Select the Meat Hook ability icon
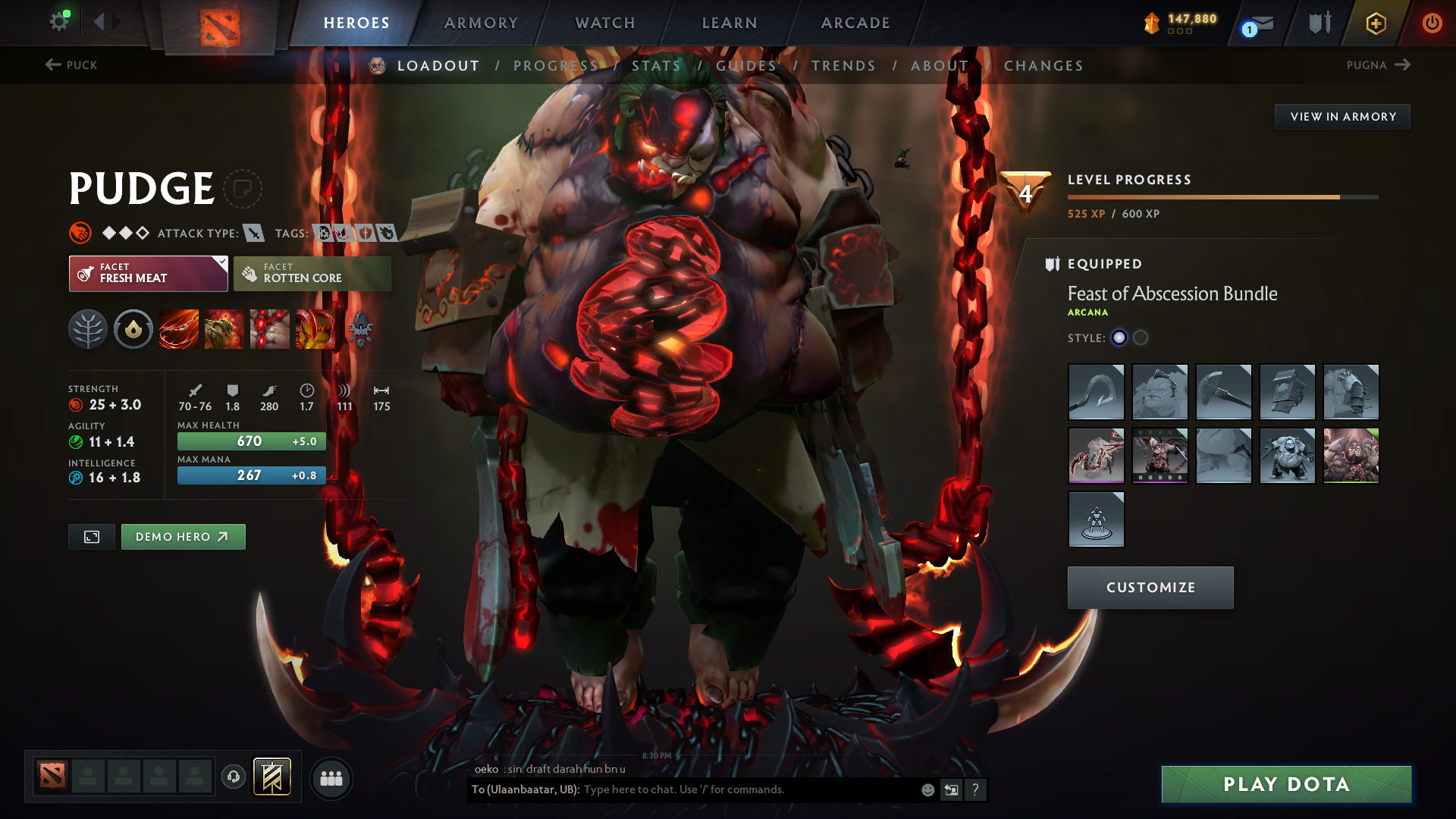 [x=178, y=329]
